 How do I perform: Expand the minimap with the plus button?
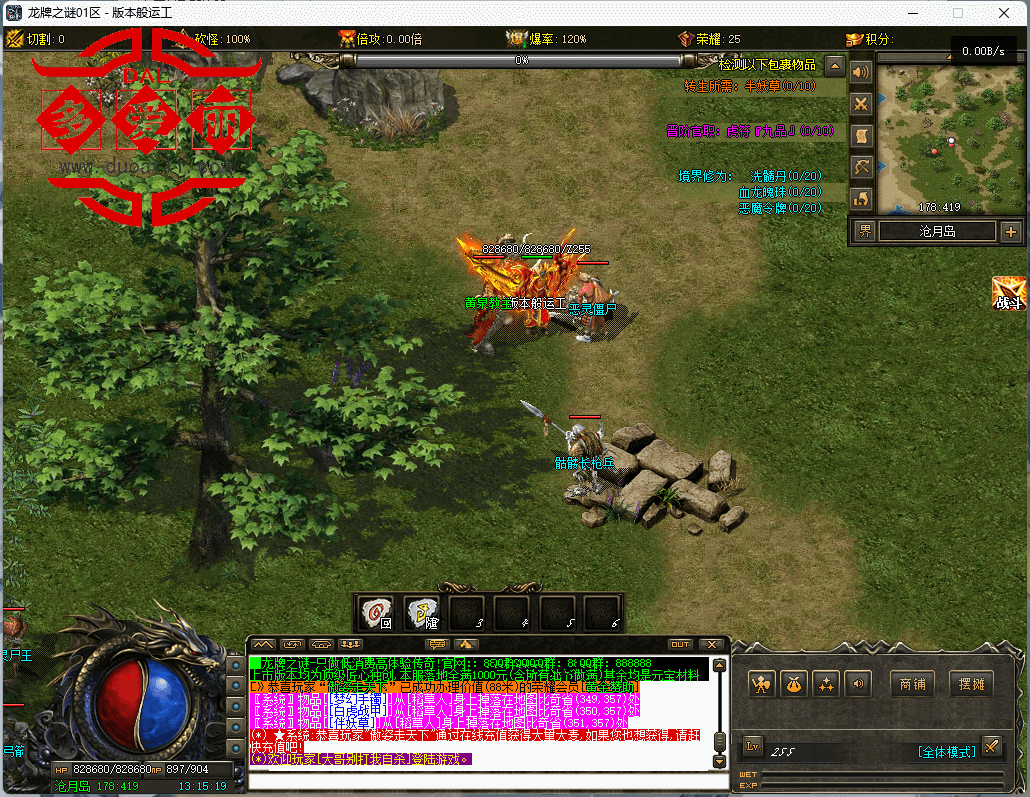click(x=1010, y=232)
